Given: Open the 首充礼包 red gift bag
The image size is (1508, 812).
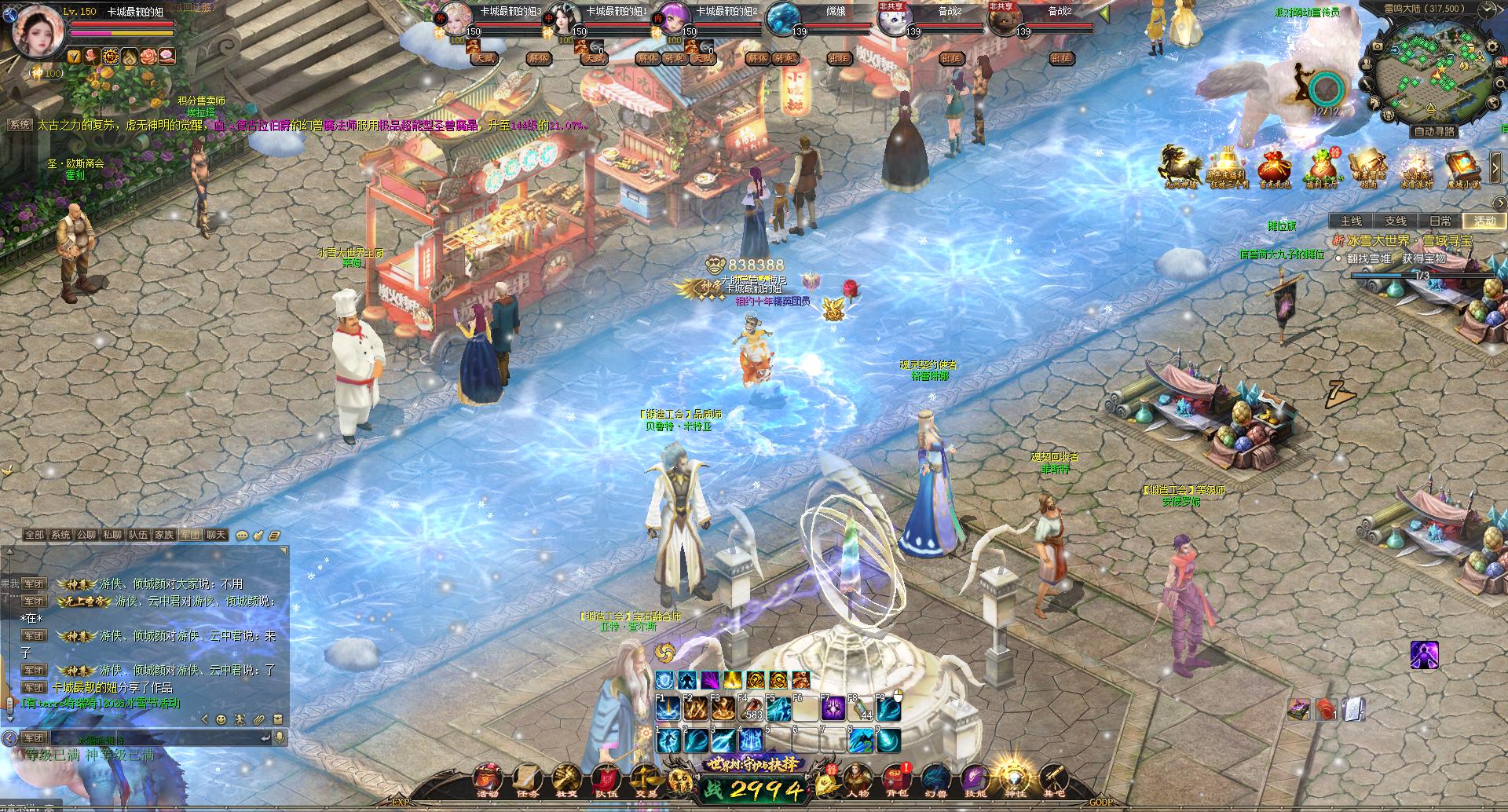Looking at the screenshot, I should [x=1275, y=169].
